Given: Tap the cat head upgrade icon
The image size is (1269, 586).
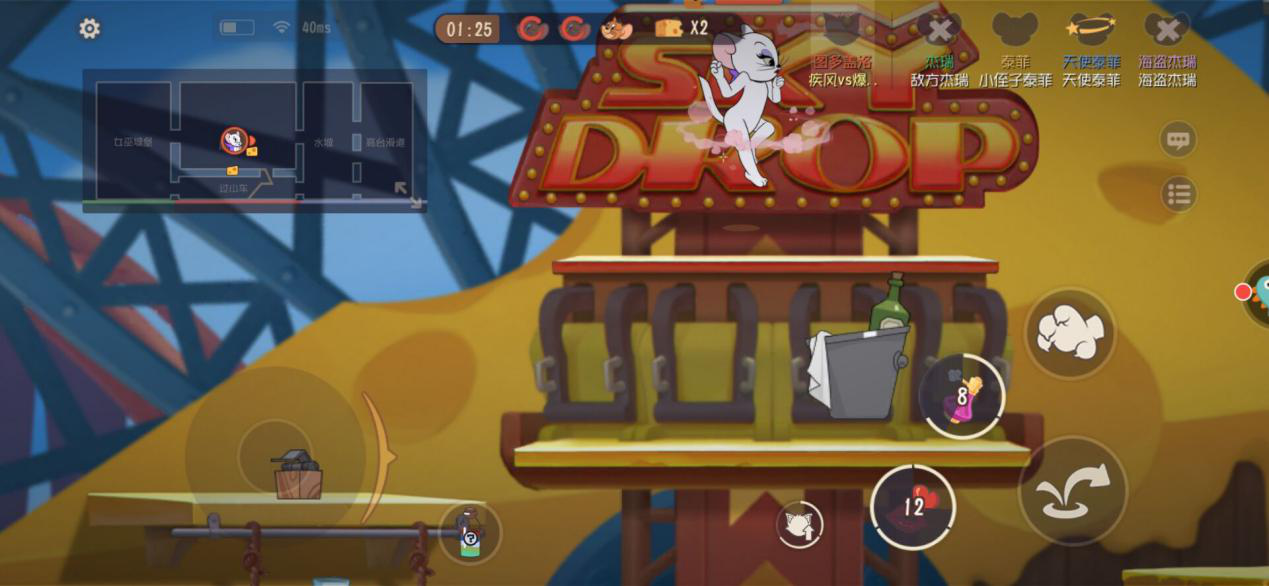Looking at the screenshot, I should coord(800,524).
